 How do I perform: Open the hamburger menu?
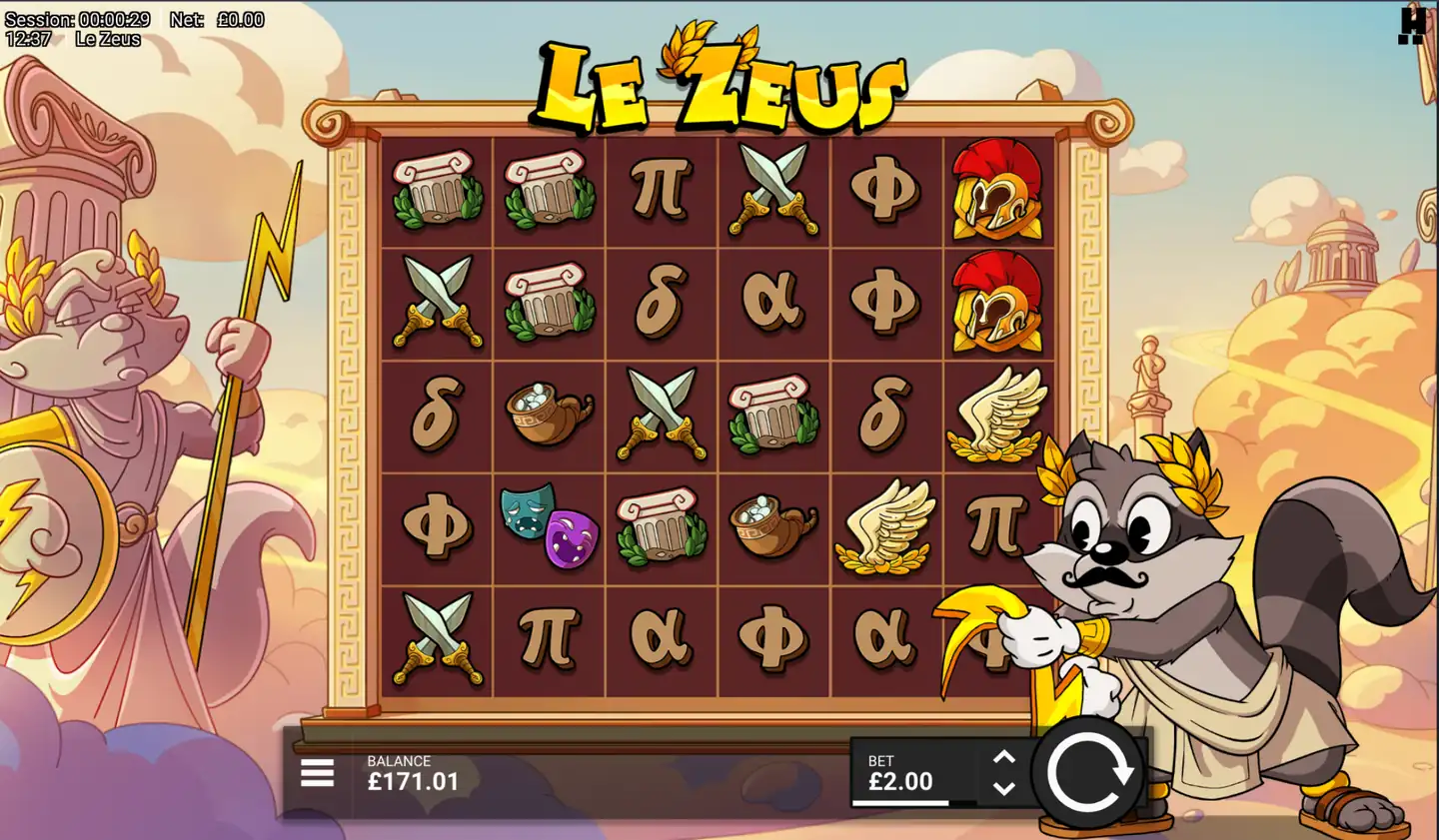coord(316,772)
